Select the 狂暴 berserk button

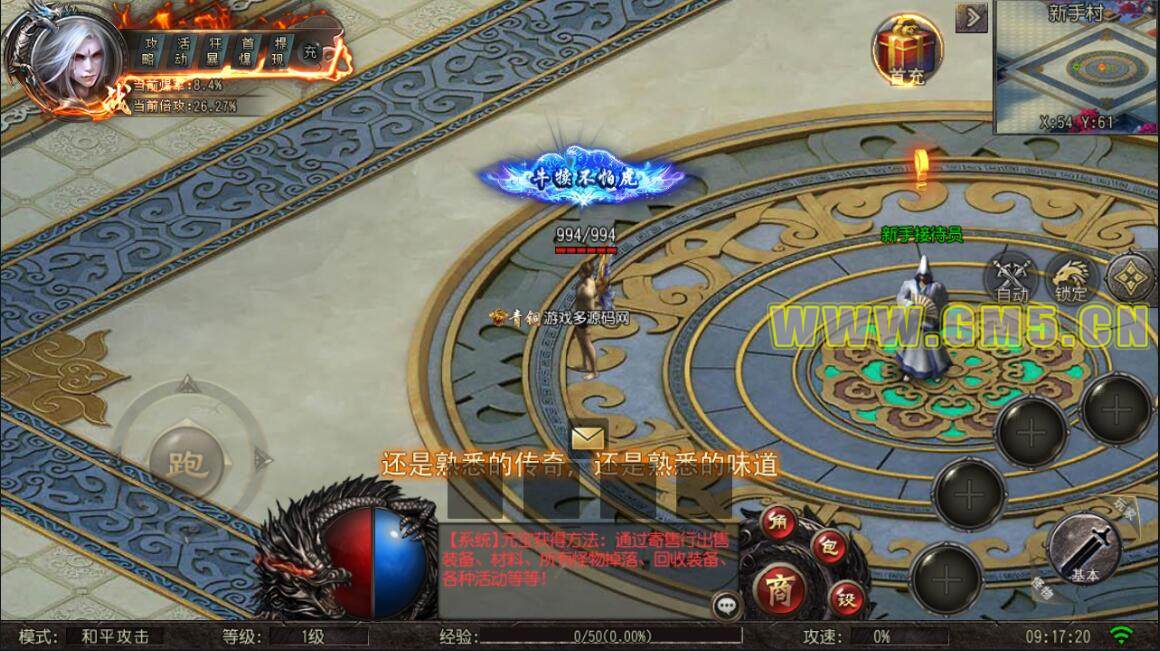point(214,50)
